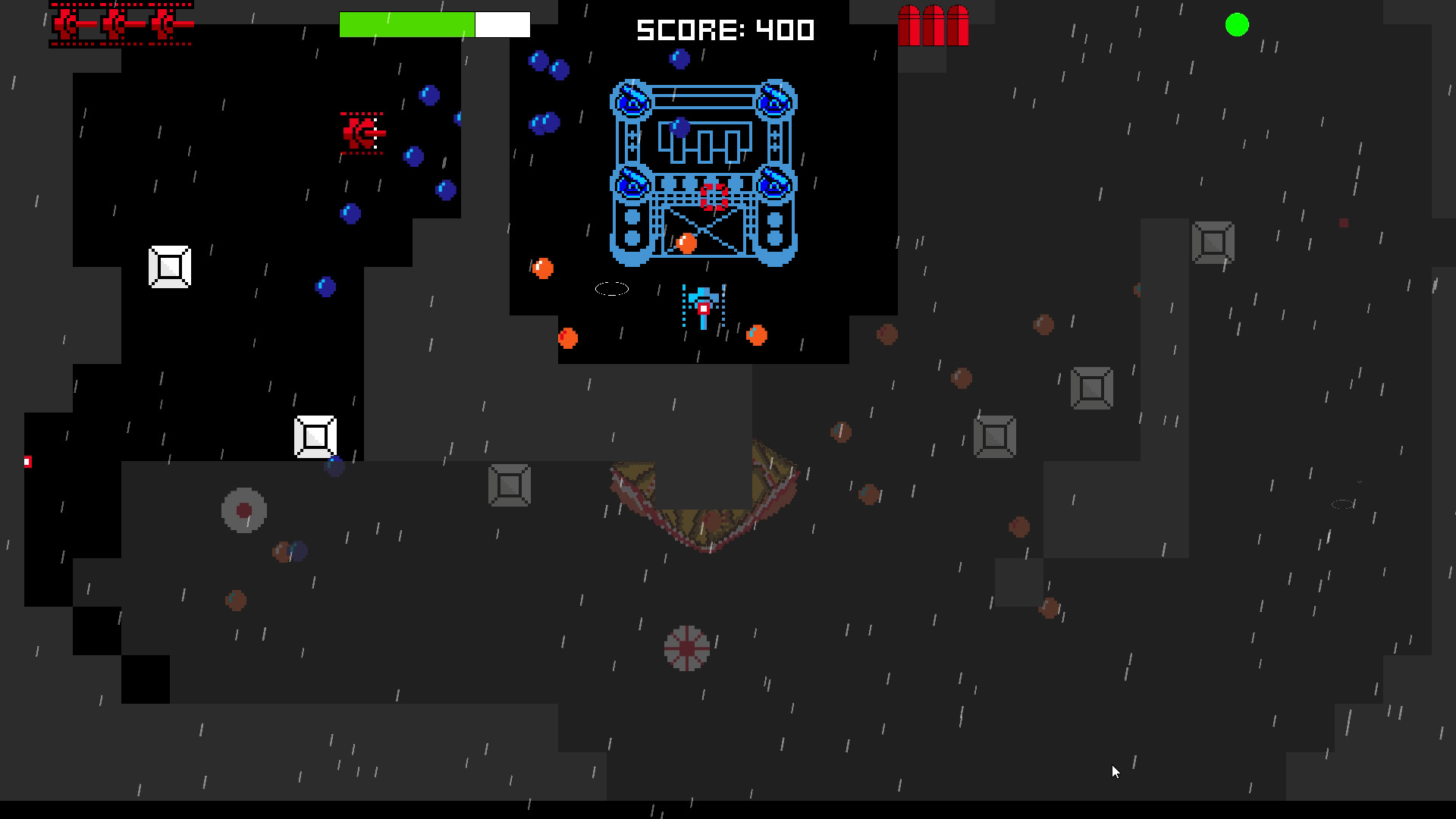Select the white crate pickup on the left
1456x819 pixels.
169,266
